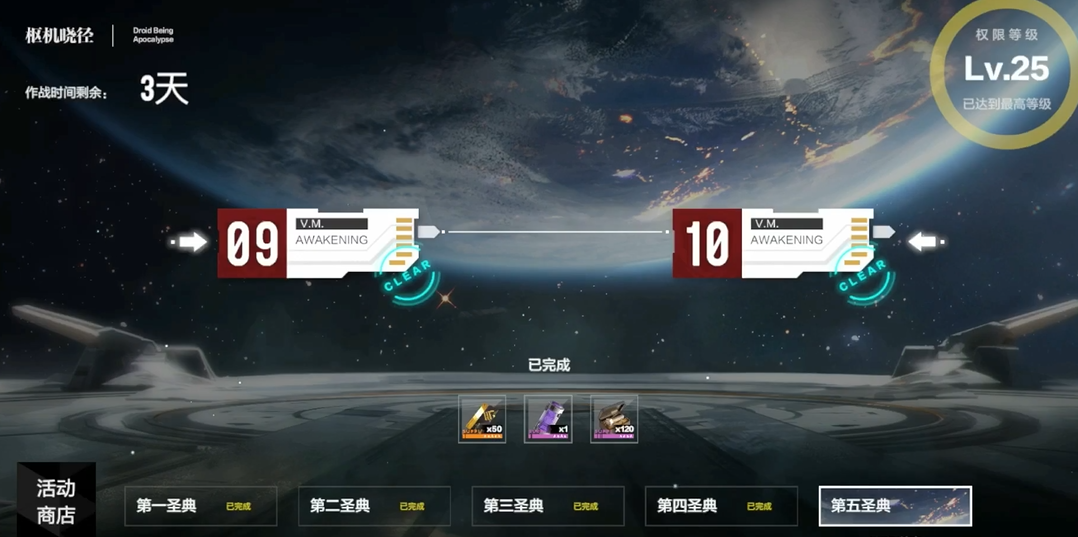Click the arrow beside stage 10
Image resolution: width=1078 pixels, height=537 pixels.
(926, 241)
